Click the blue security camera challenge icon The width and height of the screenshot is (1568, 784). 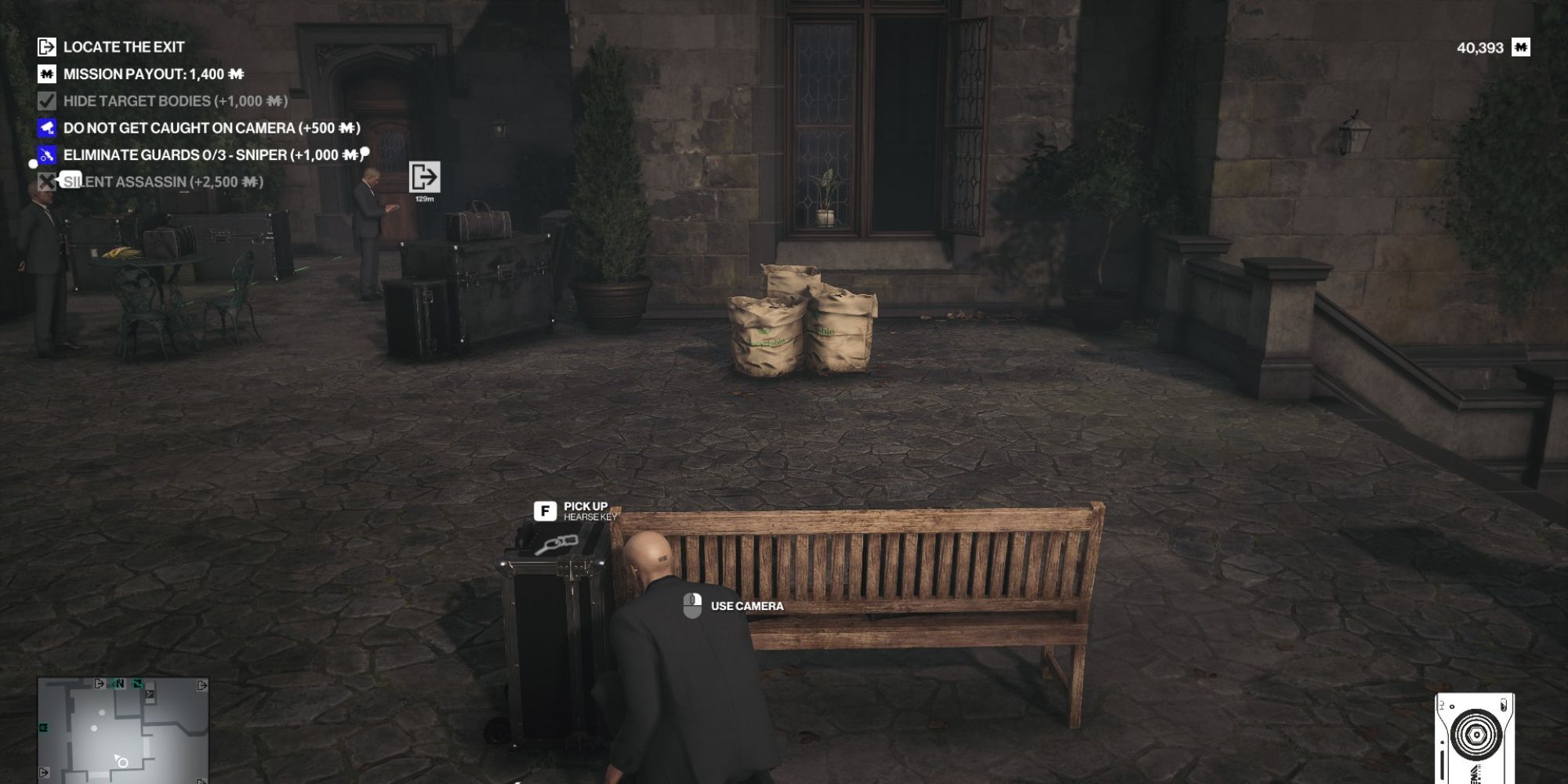click(x=47, y=127)
